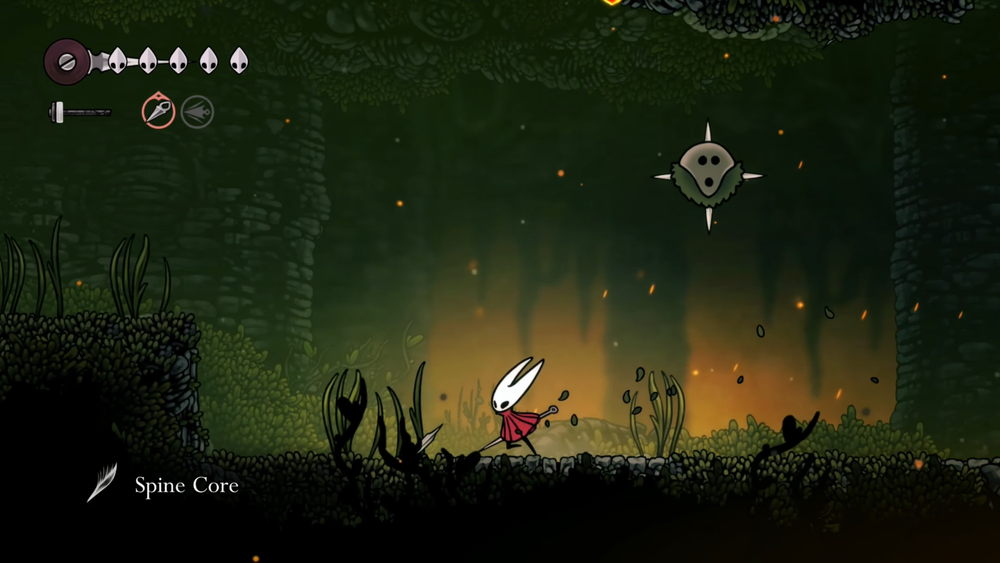Select the greyed-out dash skill icon
The width and height of the screenshot is (1000, 563).
coord(198,111)
